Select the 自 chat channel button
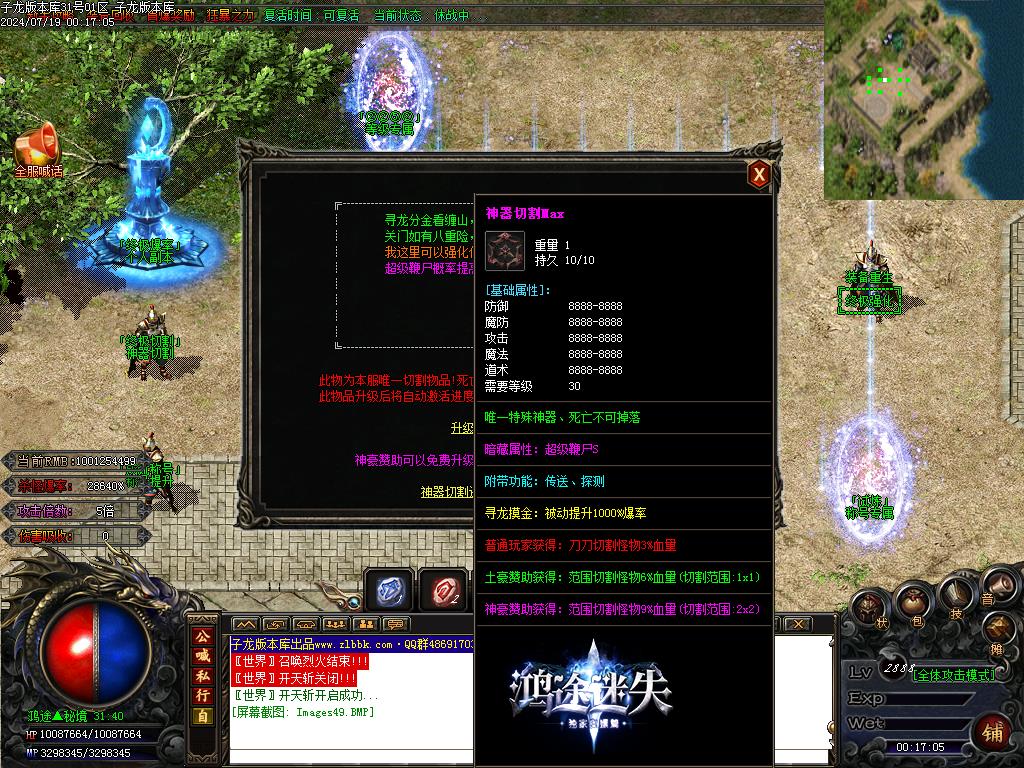 pyautogui.click(x=203, y=716)
